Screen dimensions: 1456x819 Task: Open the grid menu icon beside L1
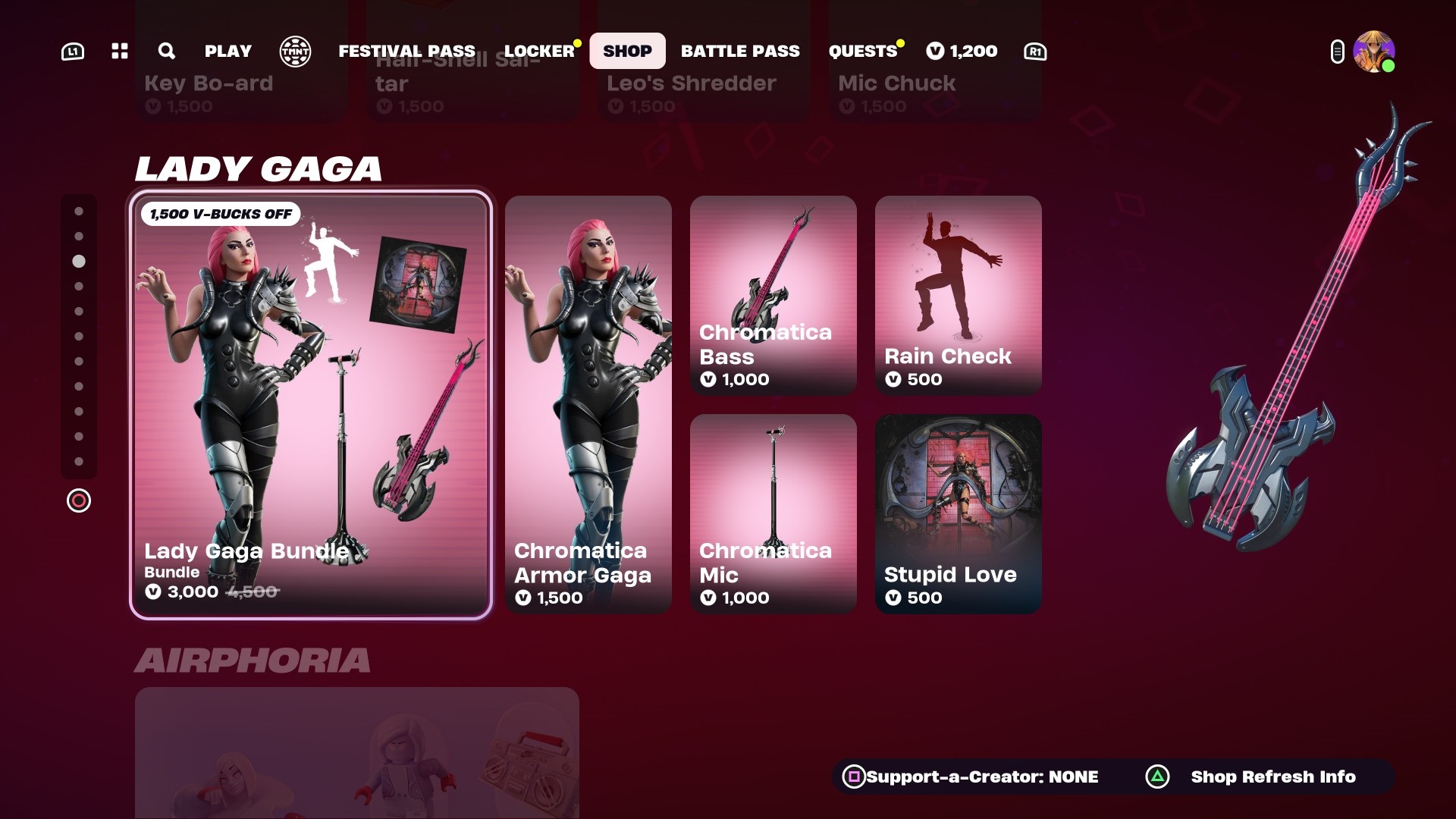118,51
